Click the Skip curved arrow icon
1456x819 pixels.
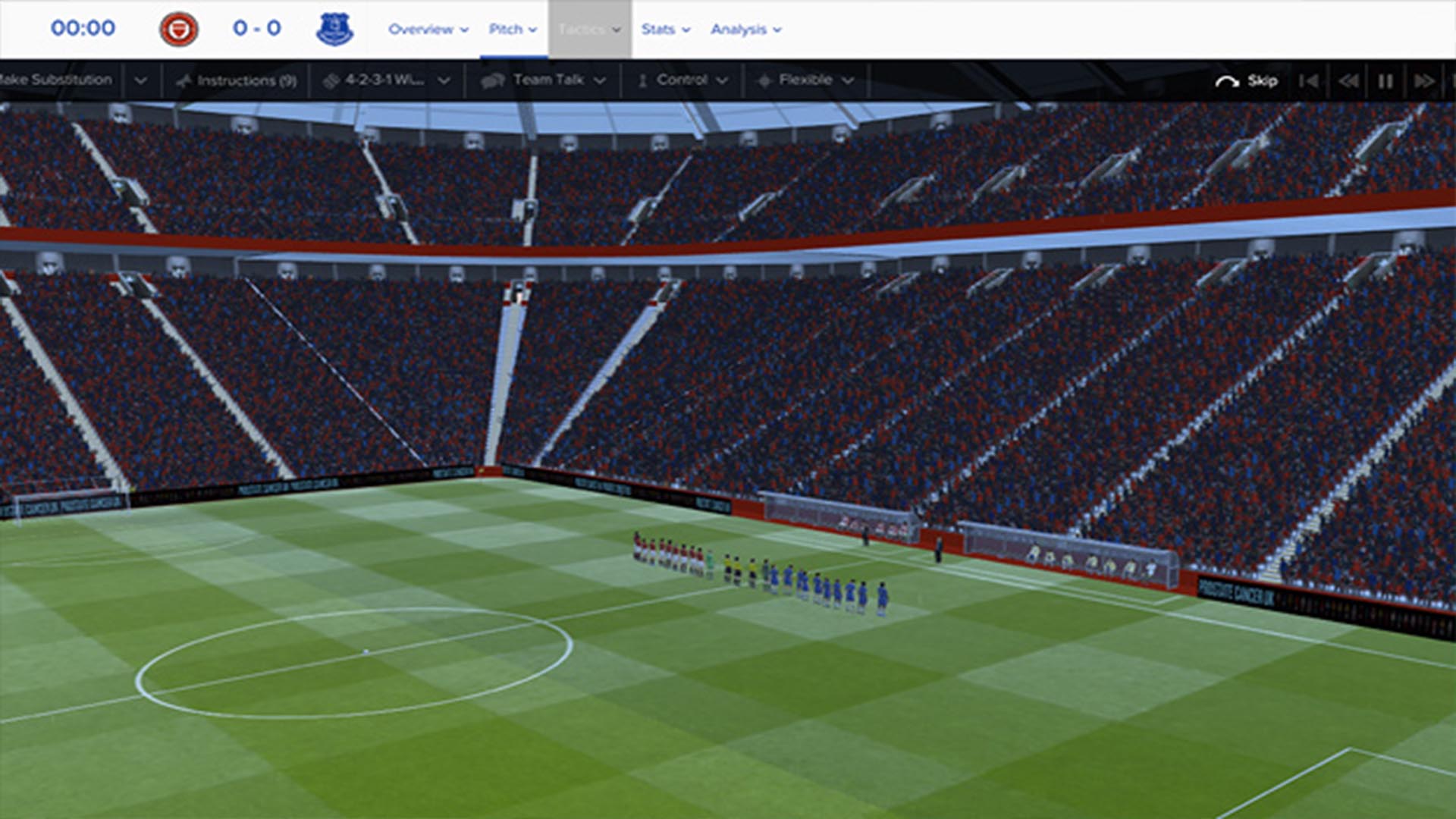tap(1228, 80)
